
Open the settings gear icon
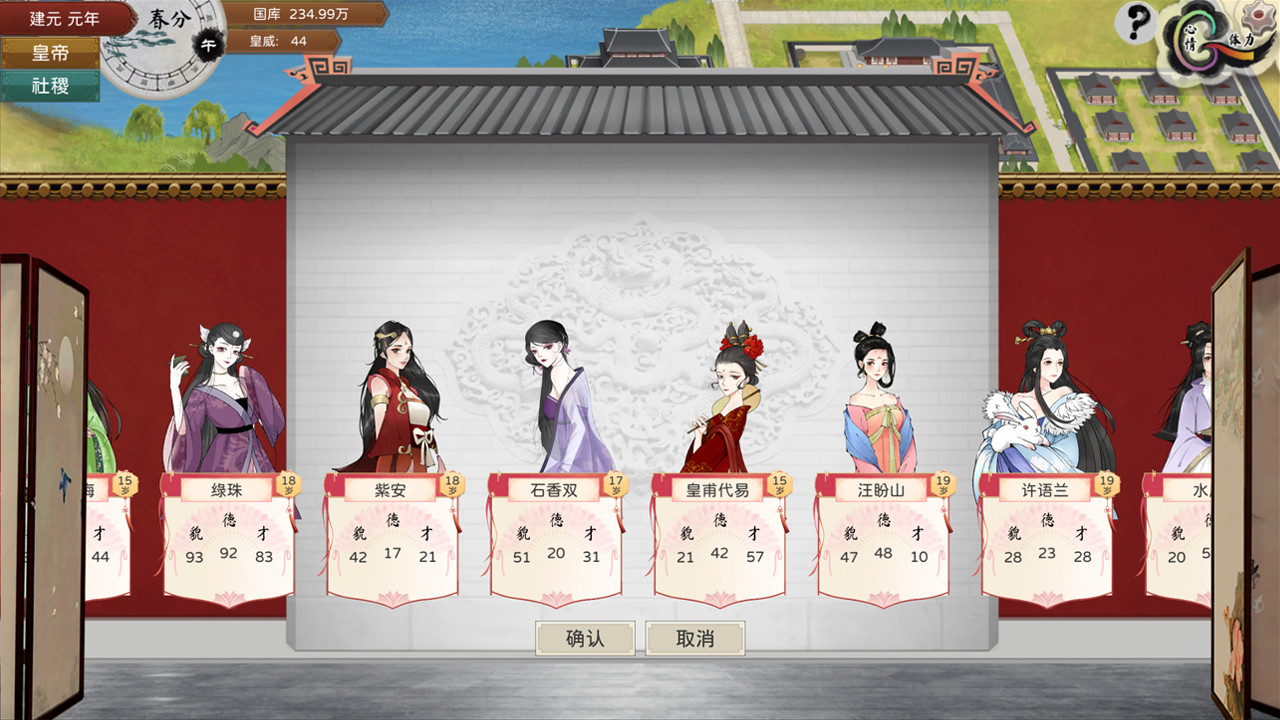[1258, 16]
